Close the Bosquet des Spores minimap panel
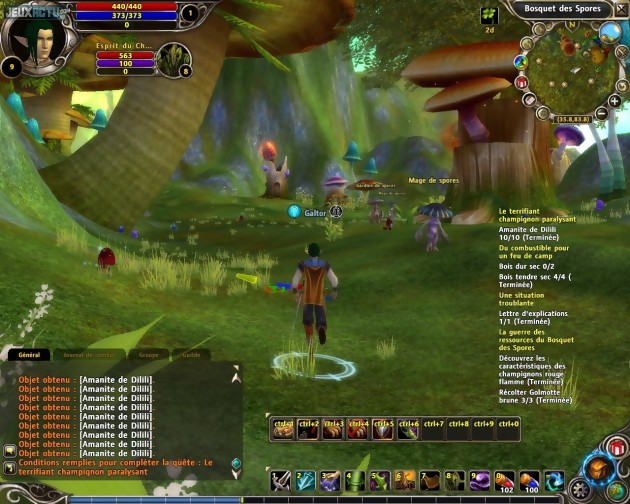This screenshot has height=504, width=630. (x=621, y=9)
